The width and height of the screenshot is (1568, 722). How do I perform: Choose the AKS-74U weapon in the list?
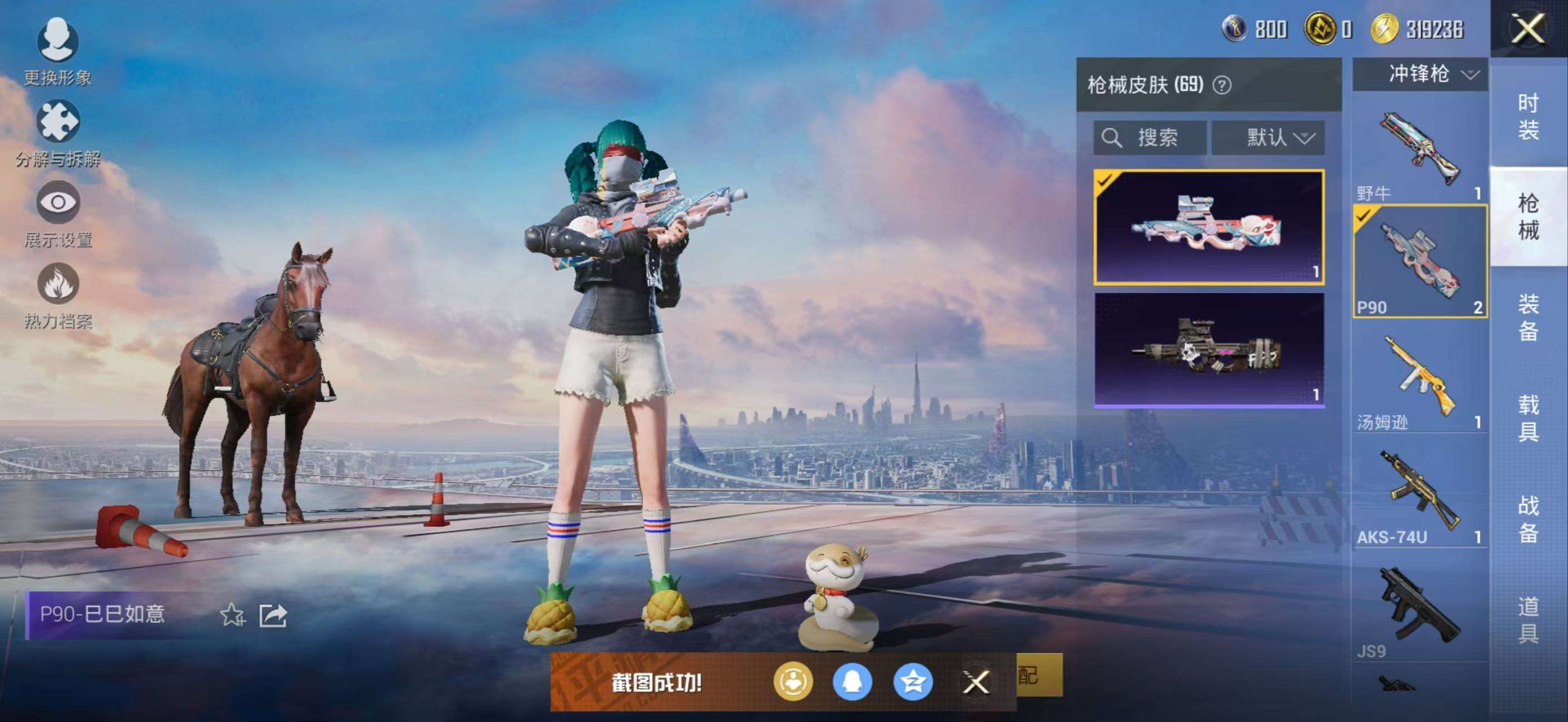1420,493
